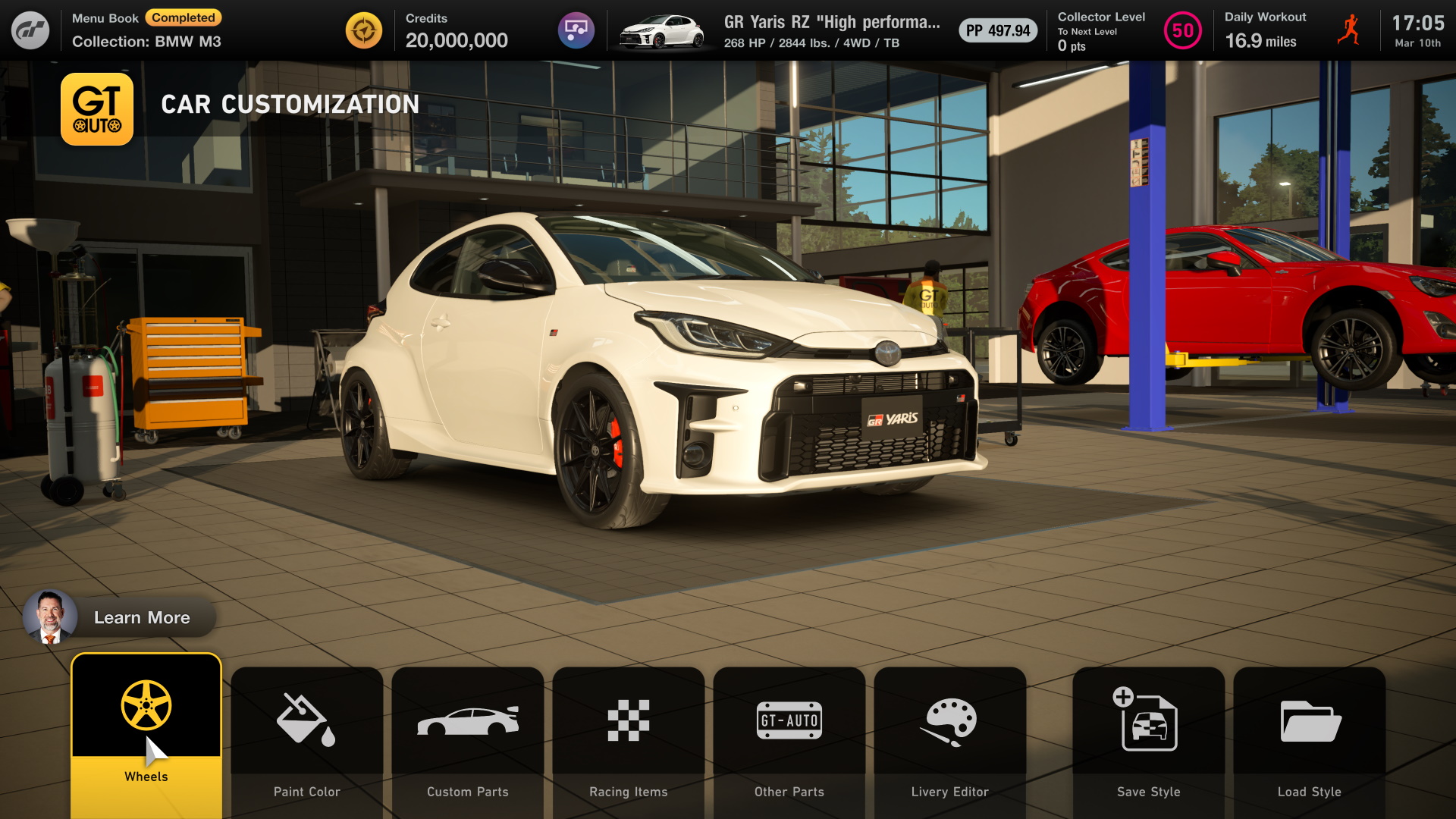Open the Menu Book BMW M3 collection

146,30
